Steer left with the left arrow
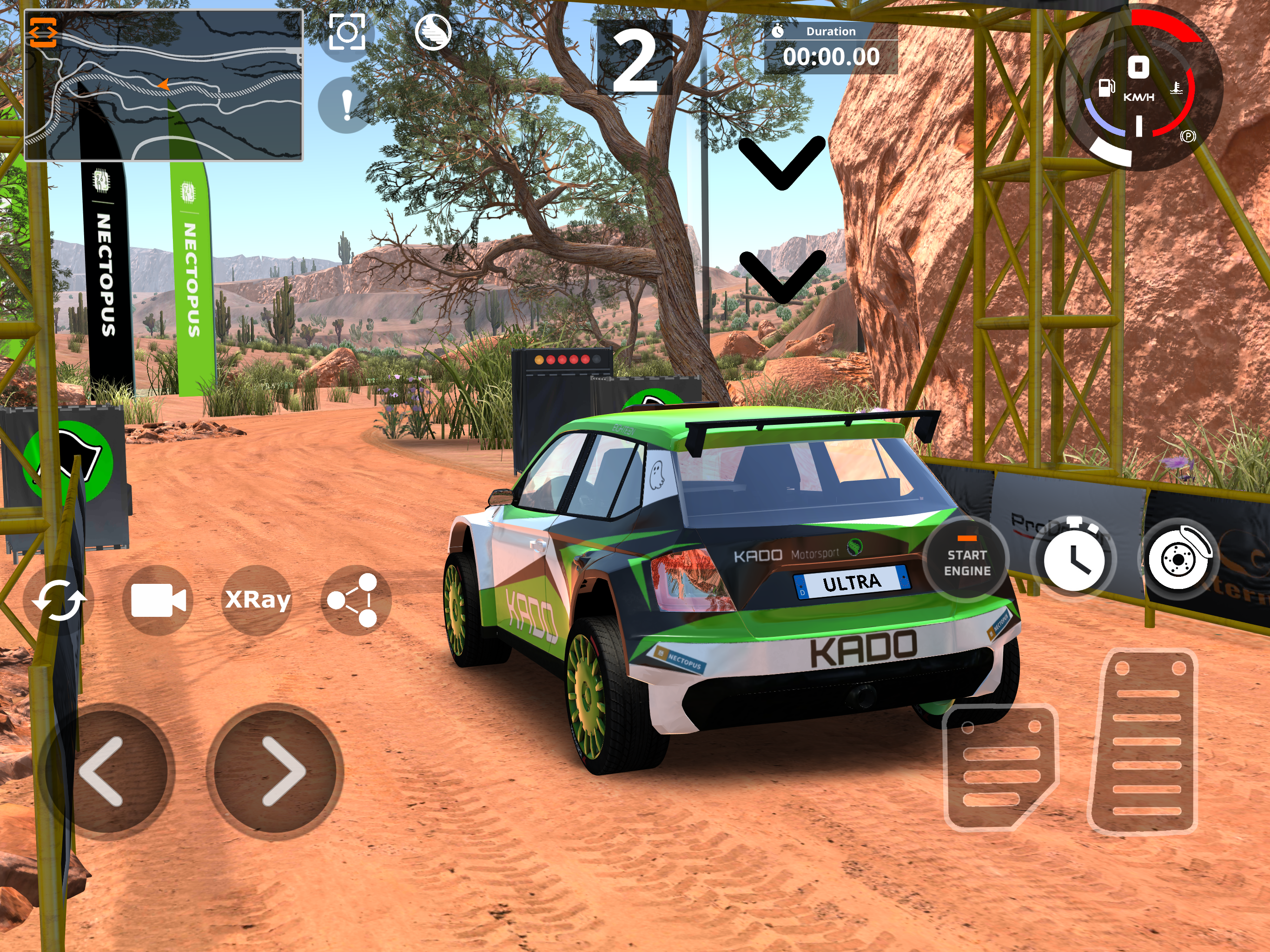The width and height of the screenshot is (1270, 952). coord(103,770)
